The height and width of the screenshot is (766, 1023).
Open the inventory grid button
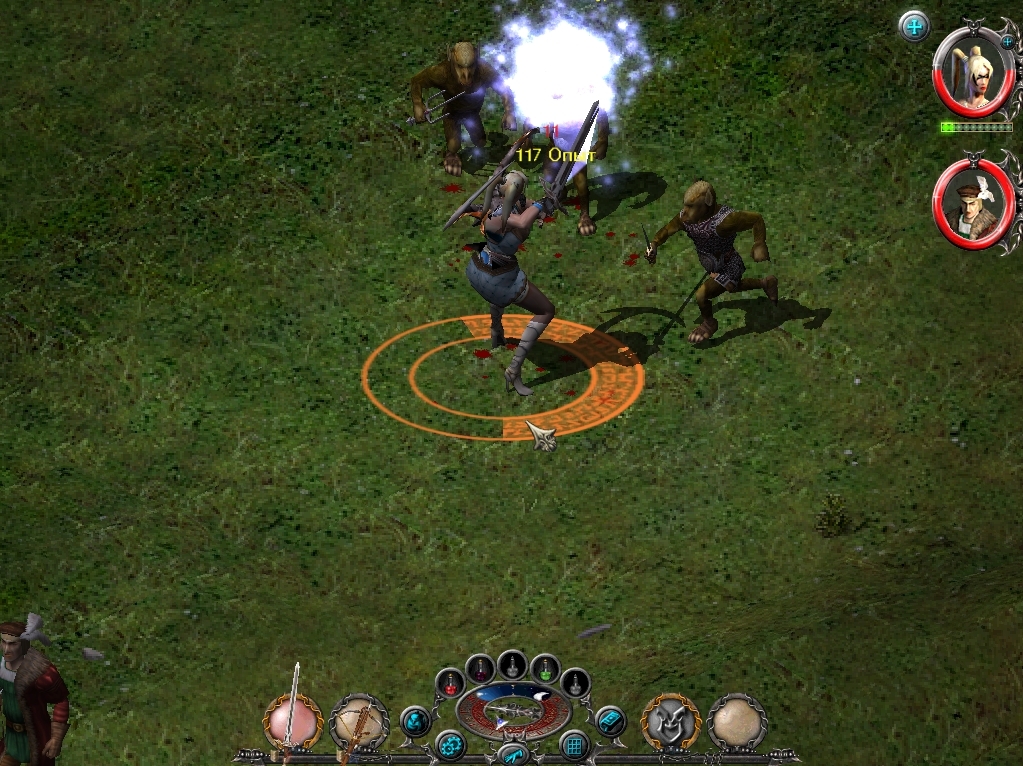click(x=574, y=745)
